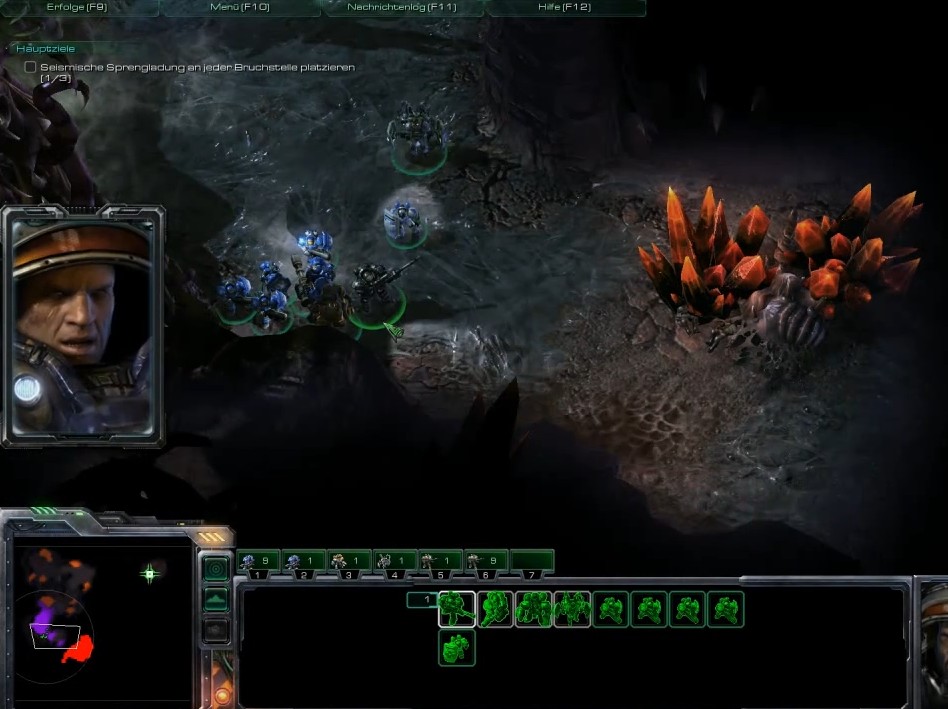Screen dimensions: 948x709
Task: Click the commander portrait on the left
Action: (x=83, y=326)
